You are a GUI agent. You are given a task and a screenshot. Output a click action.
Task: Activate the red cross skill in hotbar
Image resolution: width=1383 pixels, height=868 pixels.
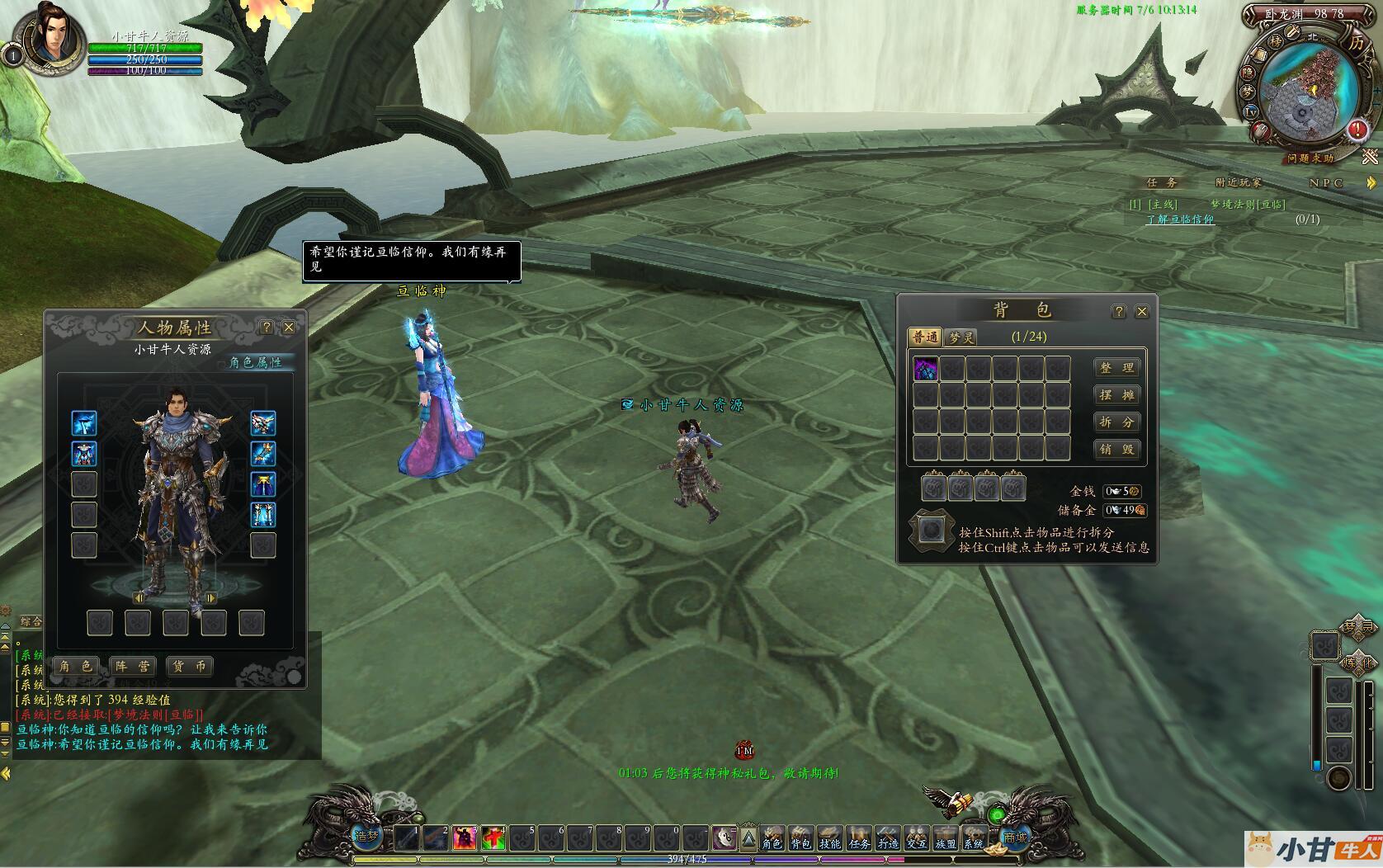(493, 838)
